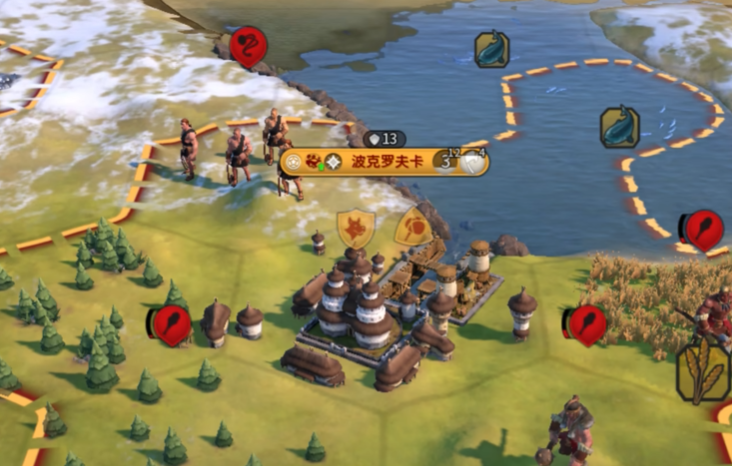Select the red serpent unit flag
The image size is (732, 466).
[x=244, y=46]
